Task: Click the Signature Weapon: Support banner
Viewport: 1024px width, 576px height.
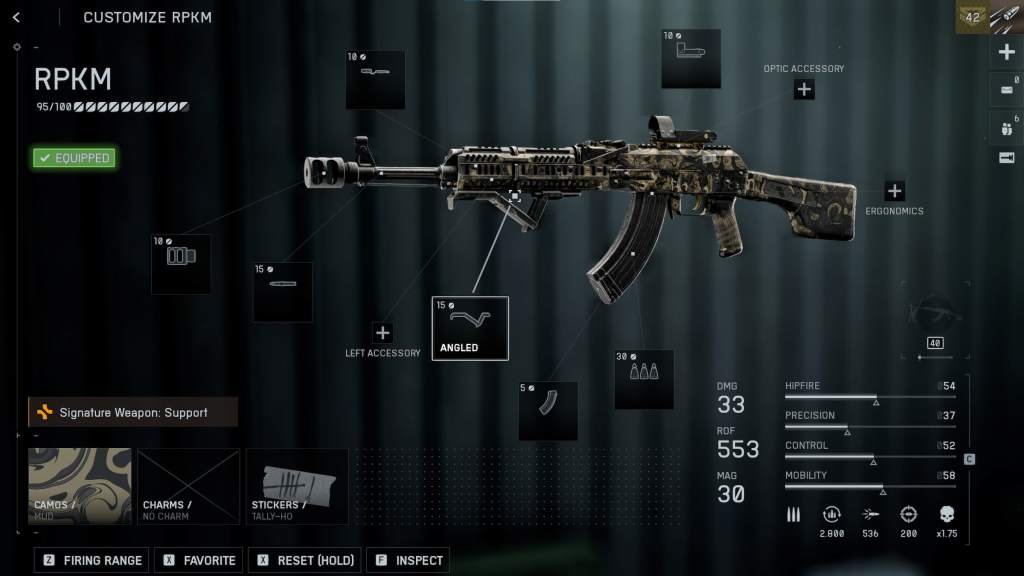Action: point(133,412)
